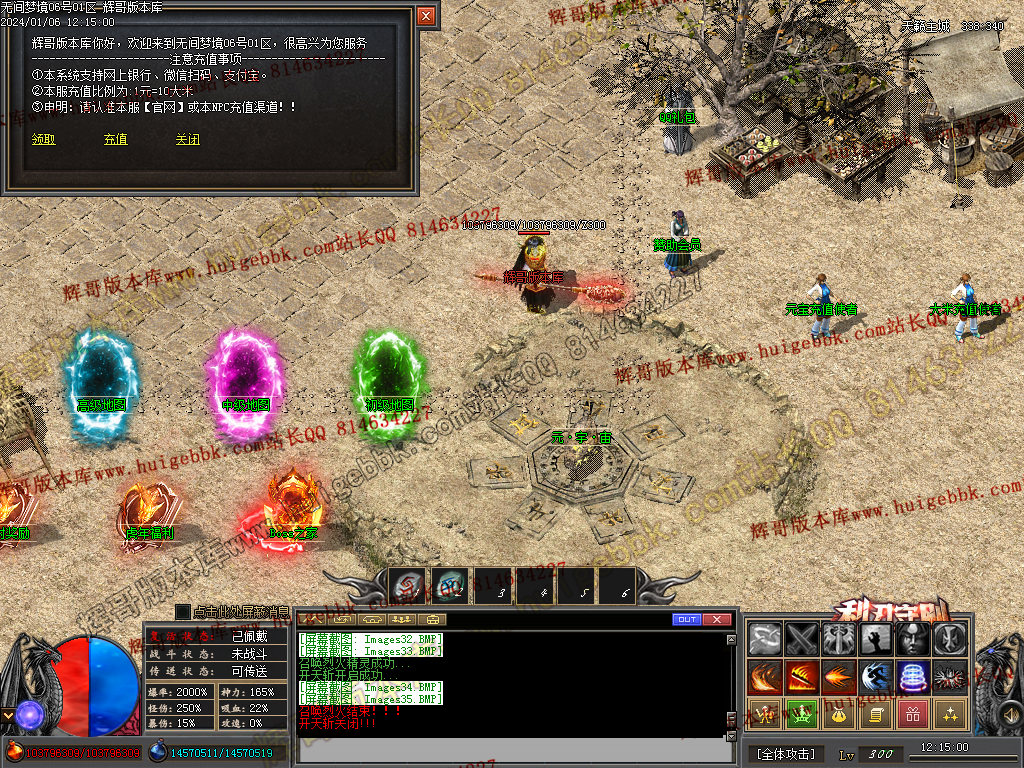Use the item in hotbar slot 2
The height and width of the screenshot is (768, 1024).
click(x=450, y=586)
